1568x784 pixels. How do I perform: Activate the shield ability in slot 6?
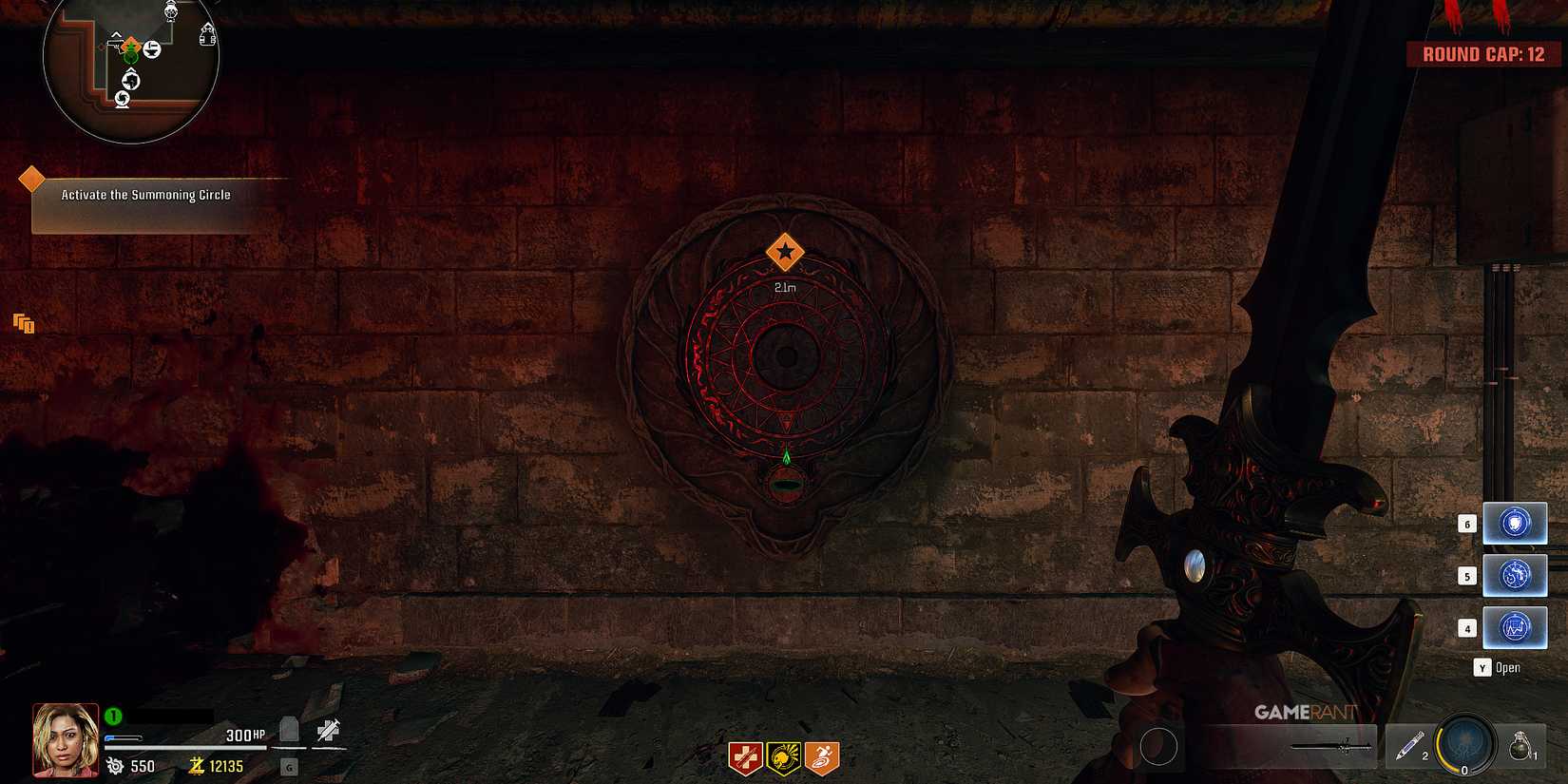pyautogui.click(x=1515, y=522)
